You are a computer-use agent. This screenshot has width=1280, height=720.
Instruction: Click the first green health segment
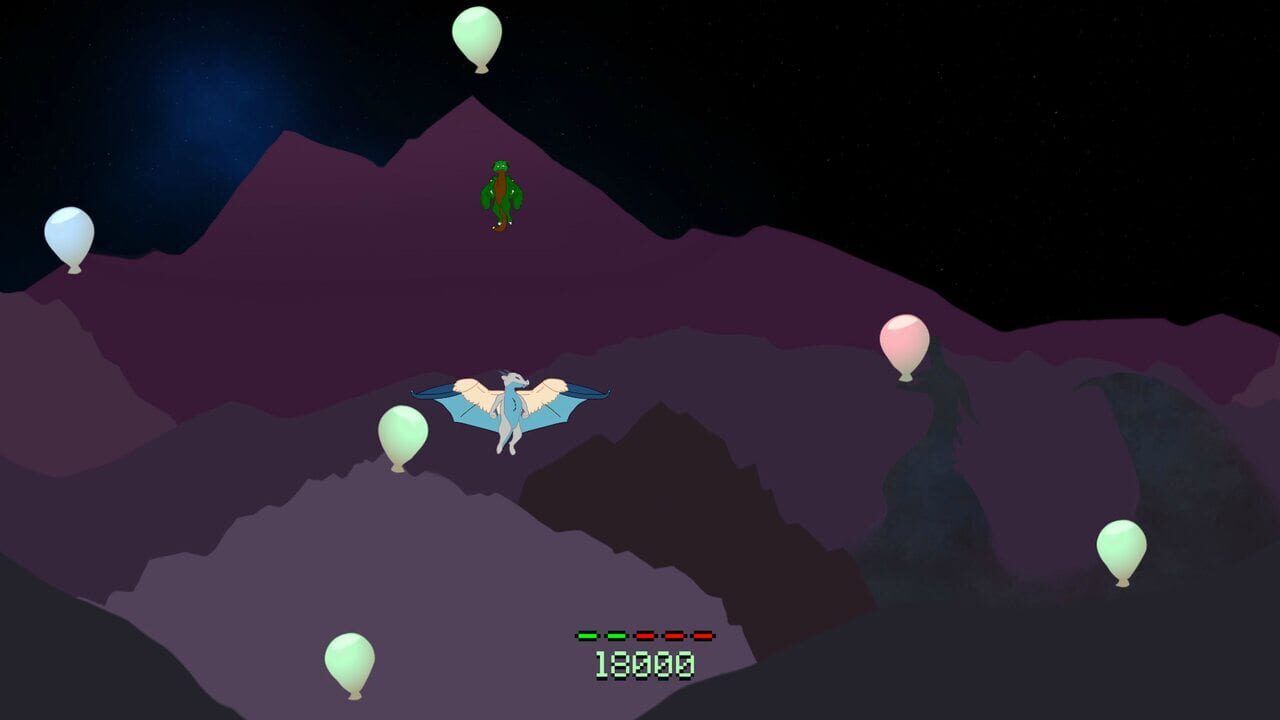tap(588, 636)
